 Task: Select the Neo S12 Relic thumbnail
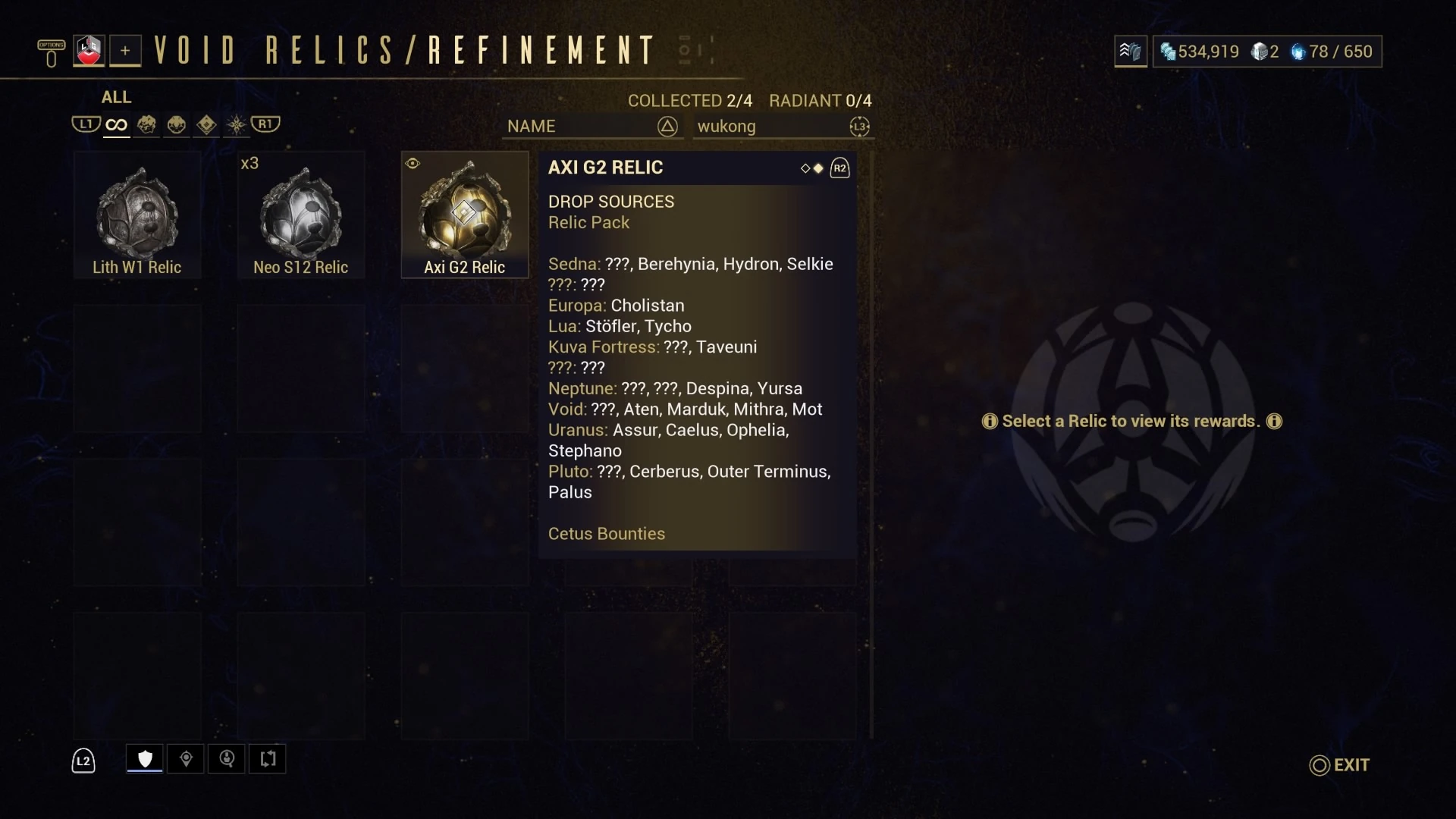click(x=300, y=215)
